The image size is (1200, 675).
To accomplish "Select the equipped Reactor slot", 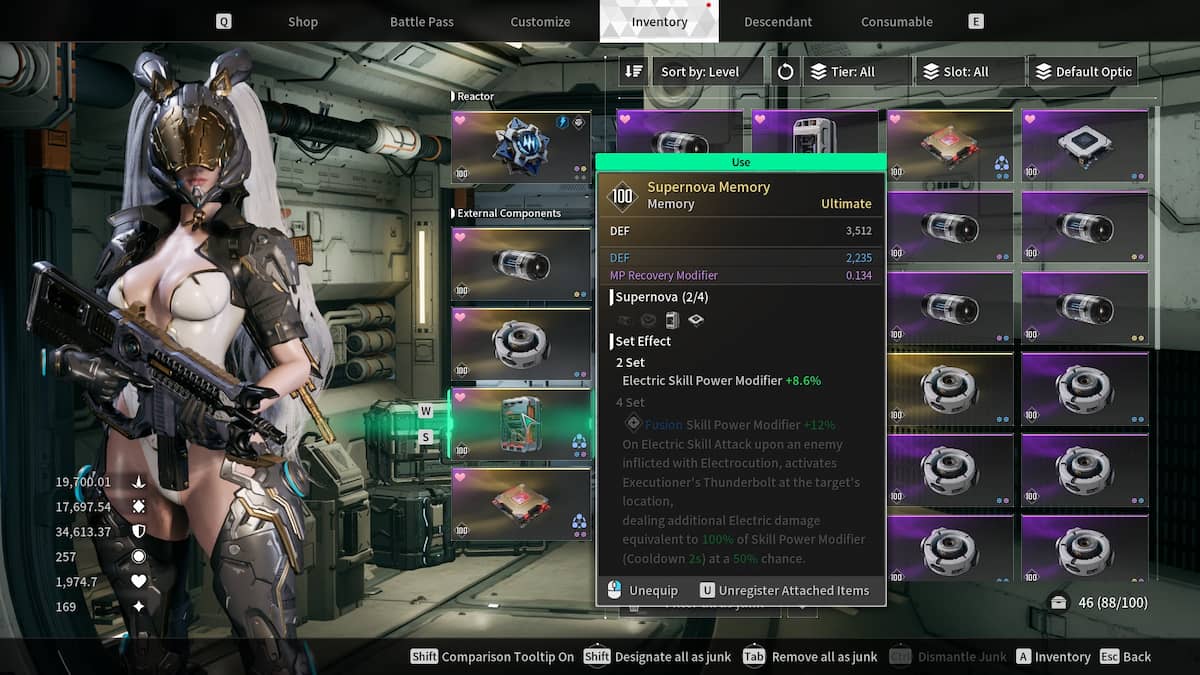I will [520, 148].
